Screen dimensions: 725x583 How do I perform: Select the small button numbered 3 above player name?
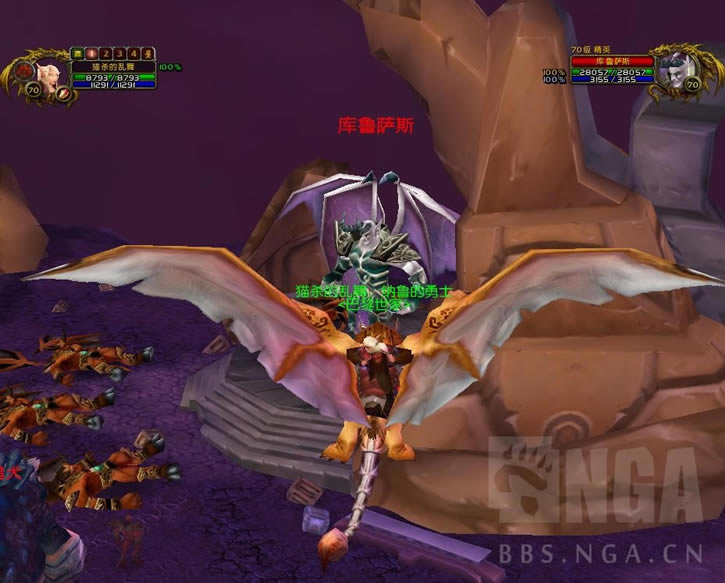119,53
